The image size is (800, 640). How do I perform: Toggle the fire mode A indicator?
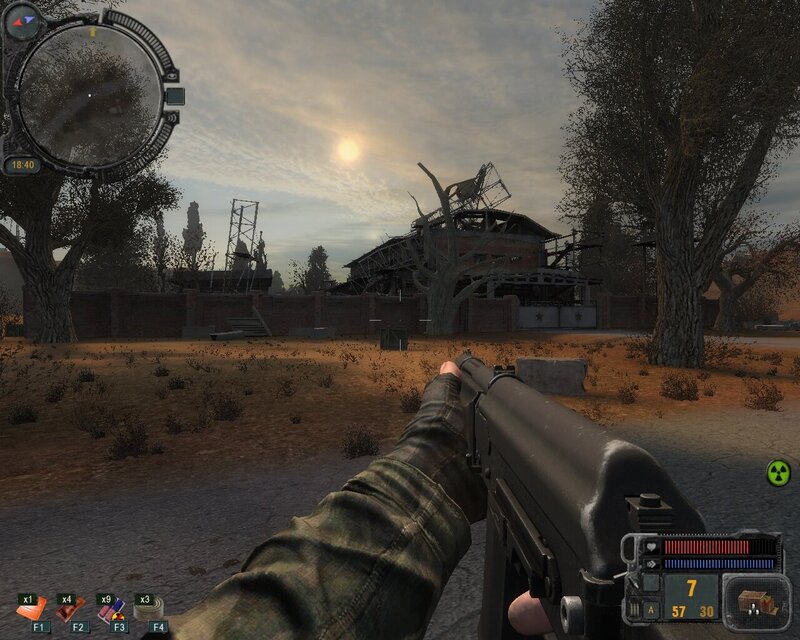coord(652,609)
